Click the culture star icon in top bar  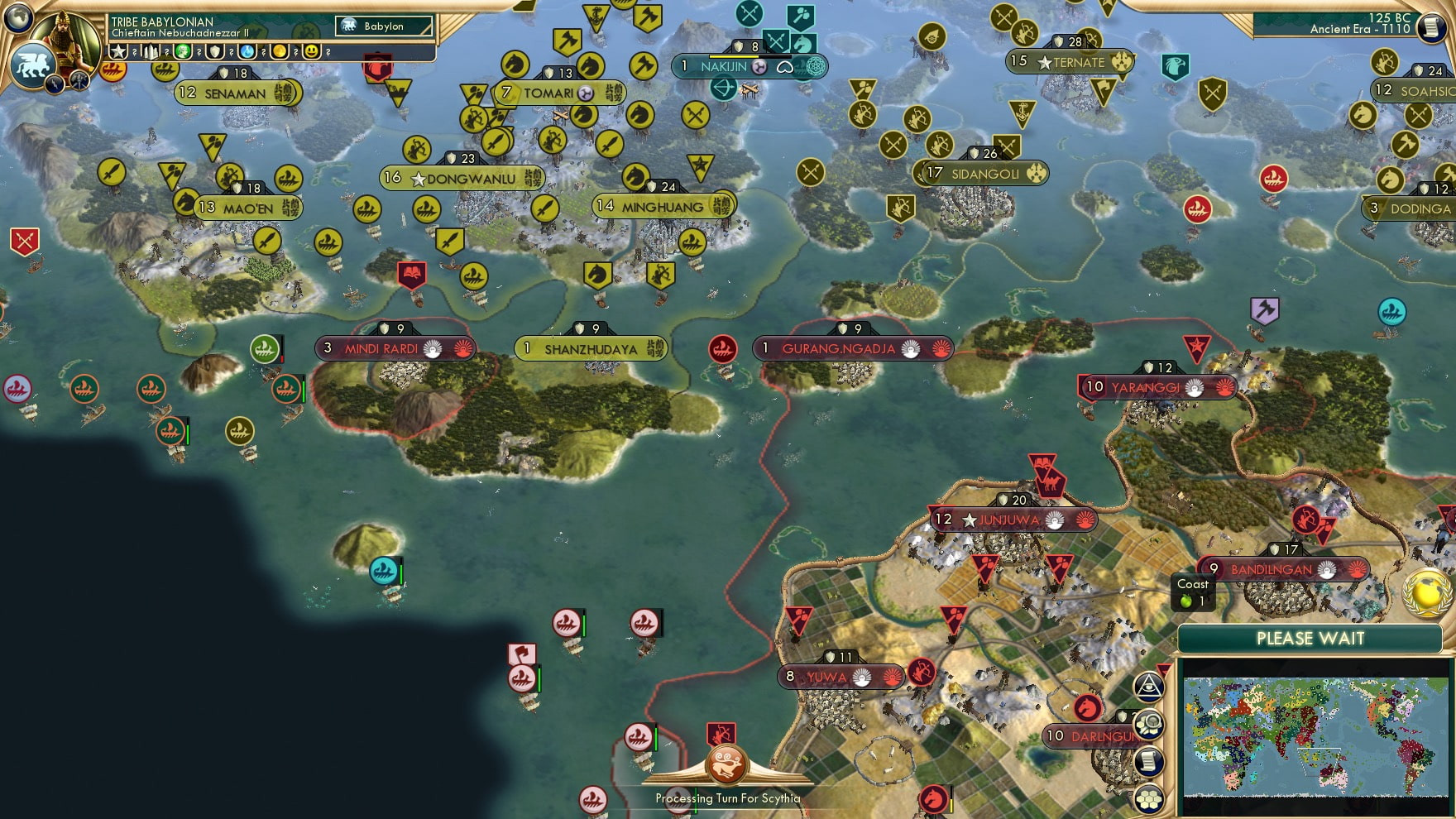121,51
